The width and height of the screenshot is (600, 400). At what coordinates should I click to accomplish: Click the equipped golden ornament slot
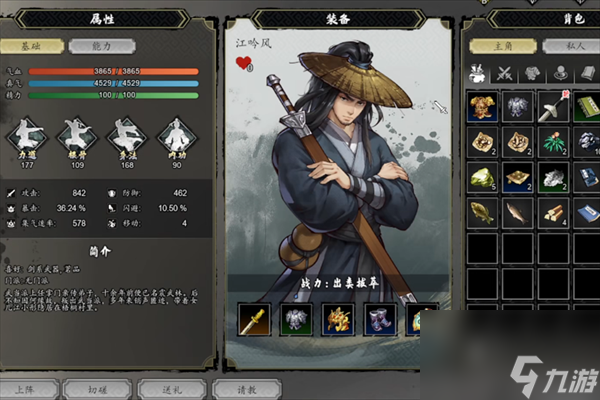339,320
